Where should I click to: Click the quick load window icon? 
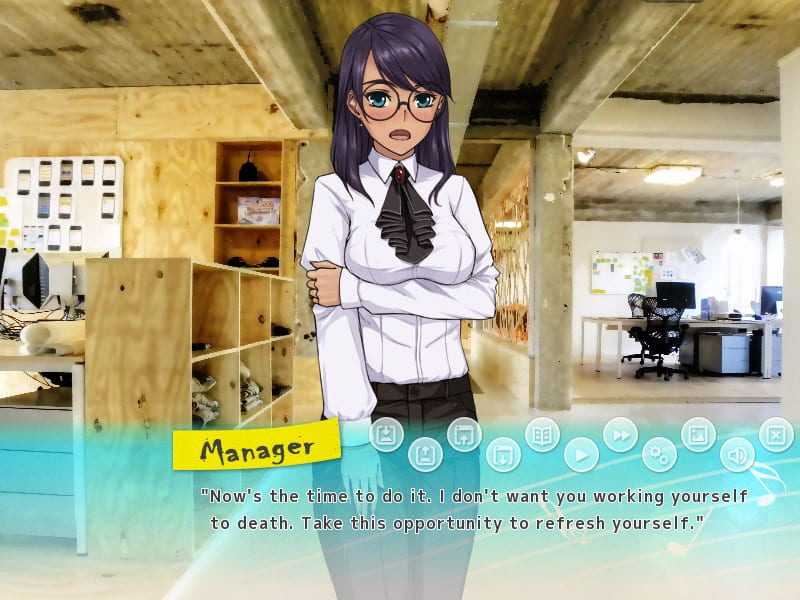pos(503,455)
